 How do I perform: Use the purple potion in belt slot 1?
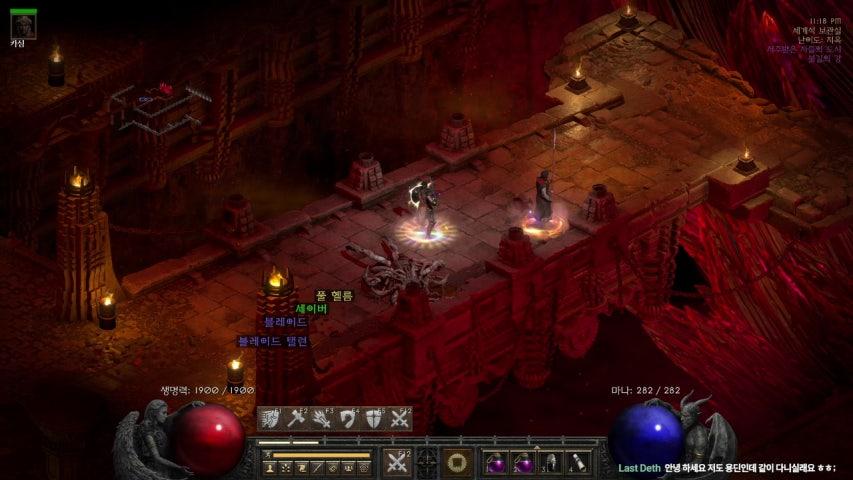click(496, 463)
